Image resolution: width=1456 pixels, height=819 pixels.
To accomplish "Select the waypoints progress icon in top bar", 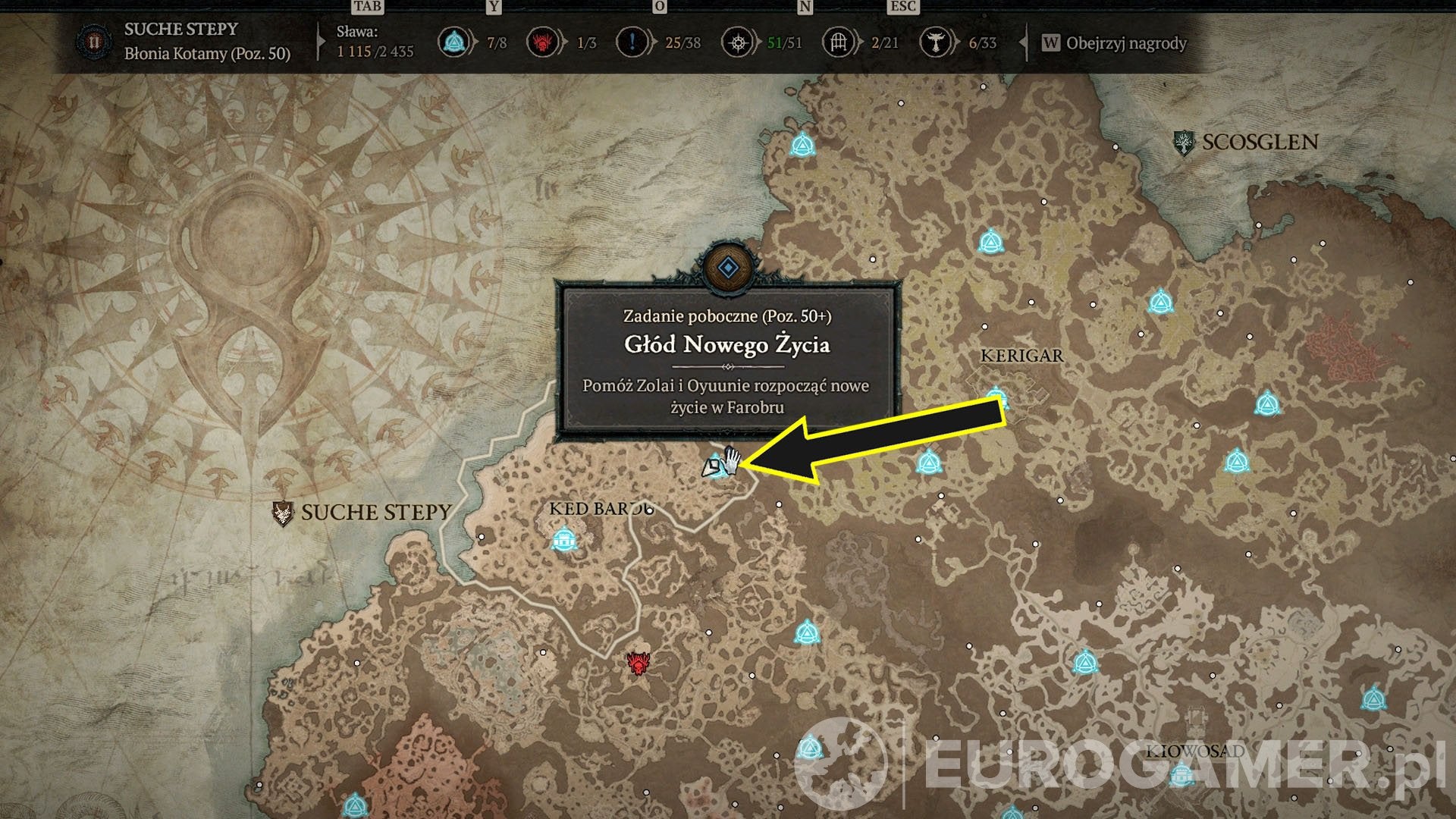I will (x=453, y=42).
